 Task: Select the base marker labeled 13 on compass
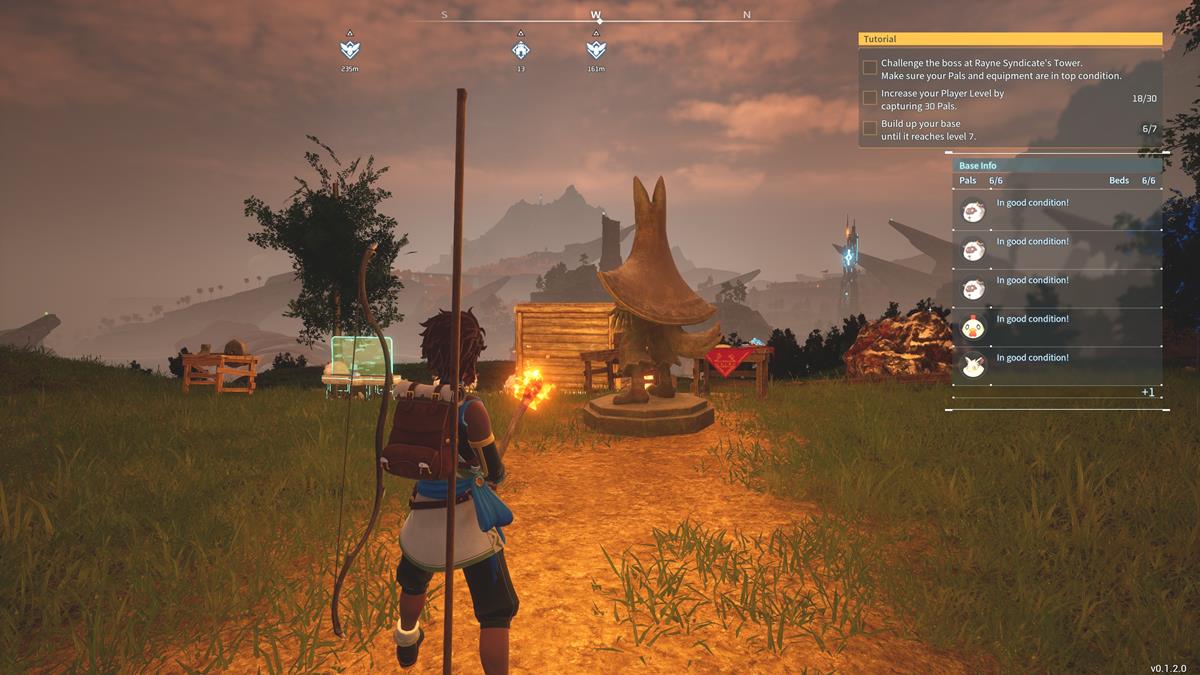520,48
